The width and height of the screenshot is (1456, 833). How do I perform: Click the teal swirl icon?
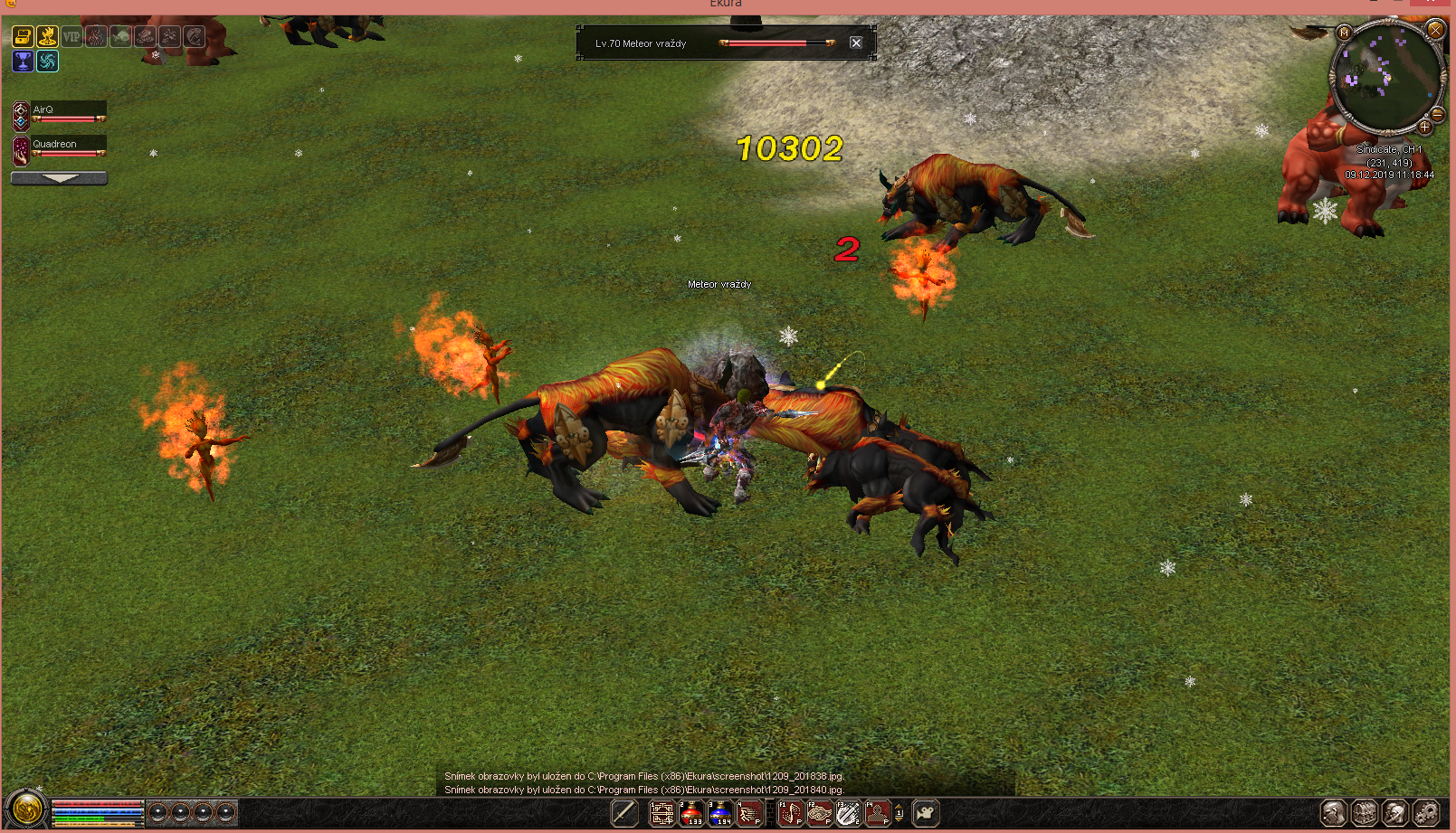(47, 62)
